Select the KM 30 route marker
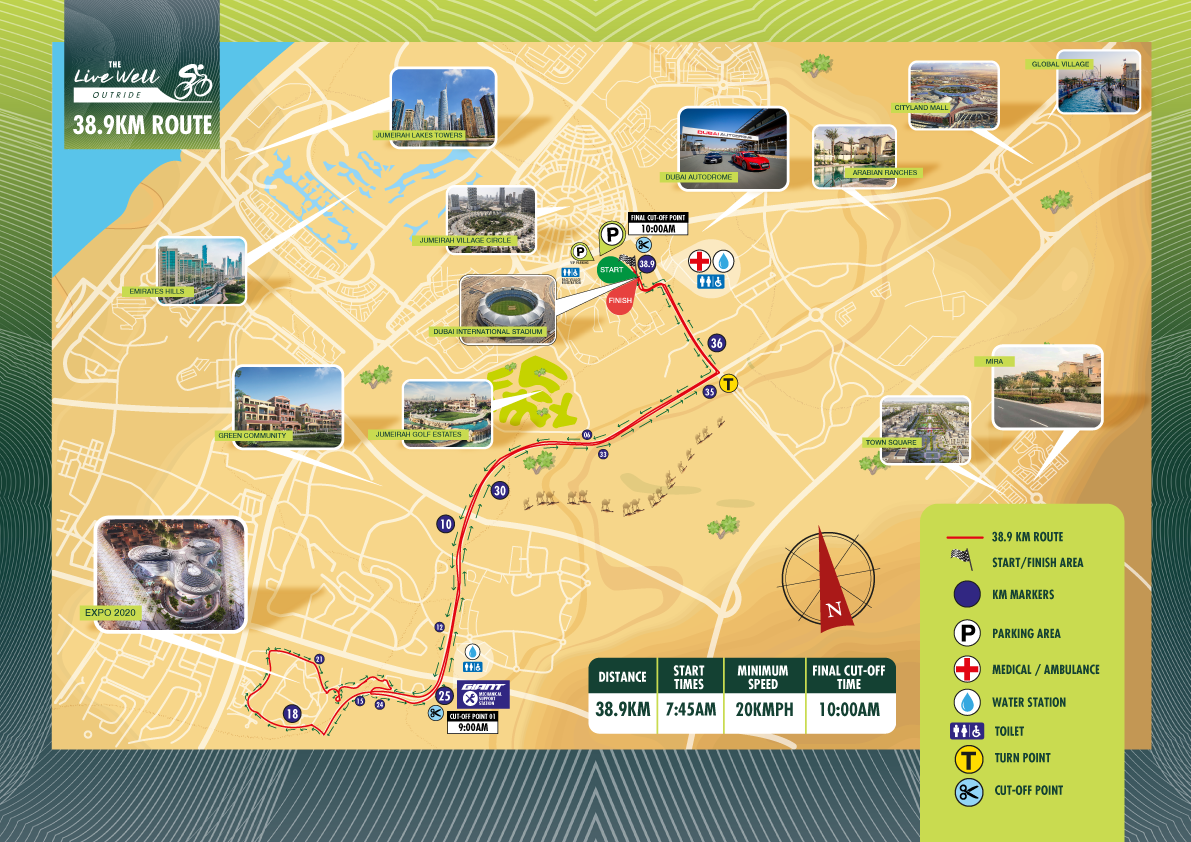The height and width of the screenshot is (842, 1191). point(500,490)
